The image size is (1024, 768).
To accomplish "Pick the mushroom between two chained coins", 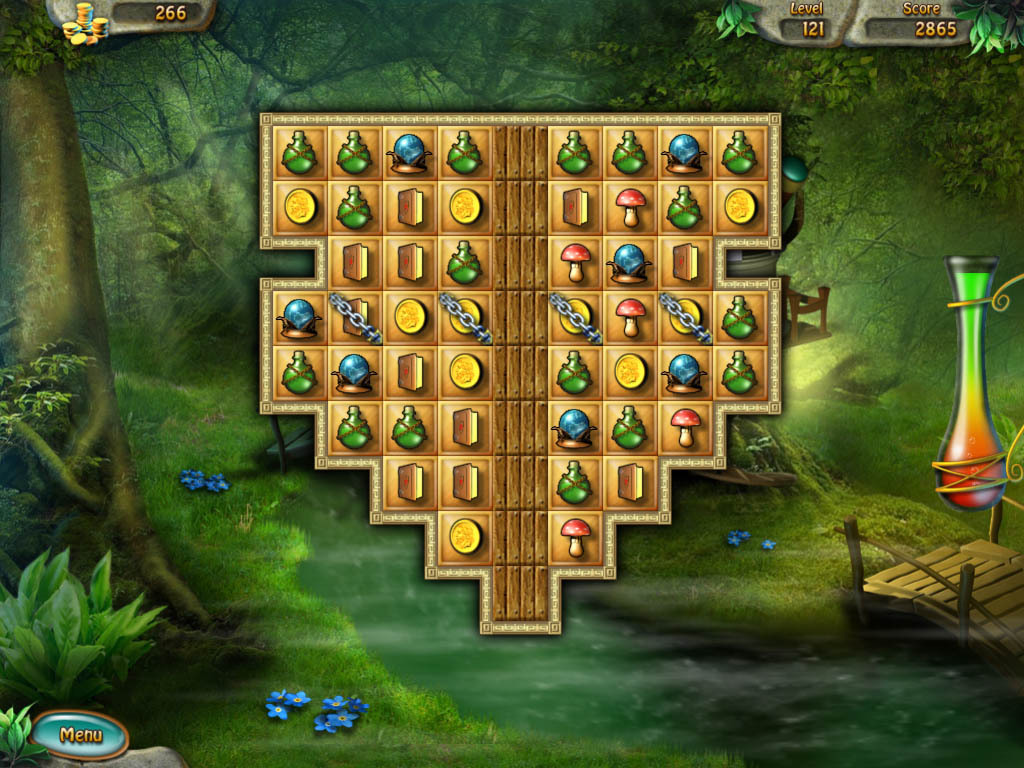I will 629,316.
